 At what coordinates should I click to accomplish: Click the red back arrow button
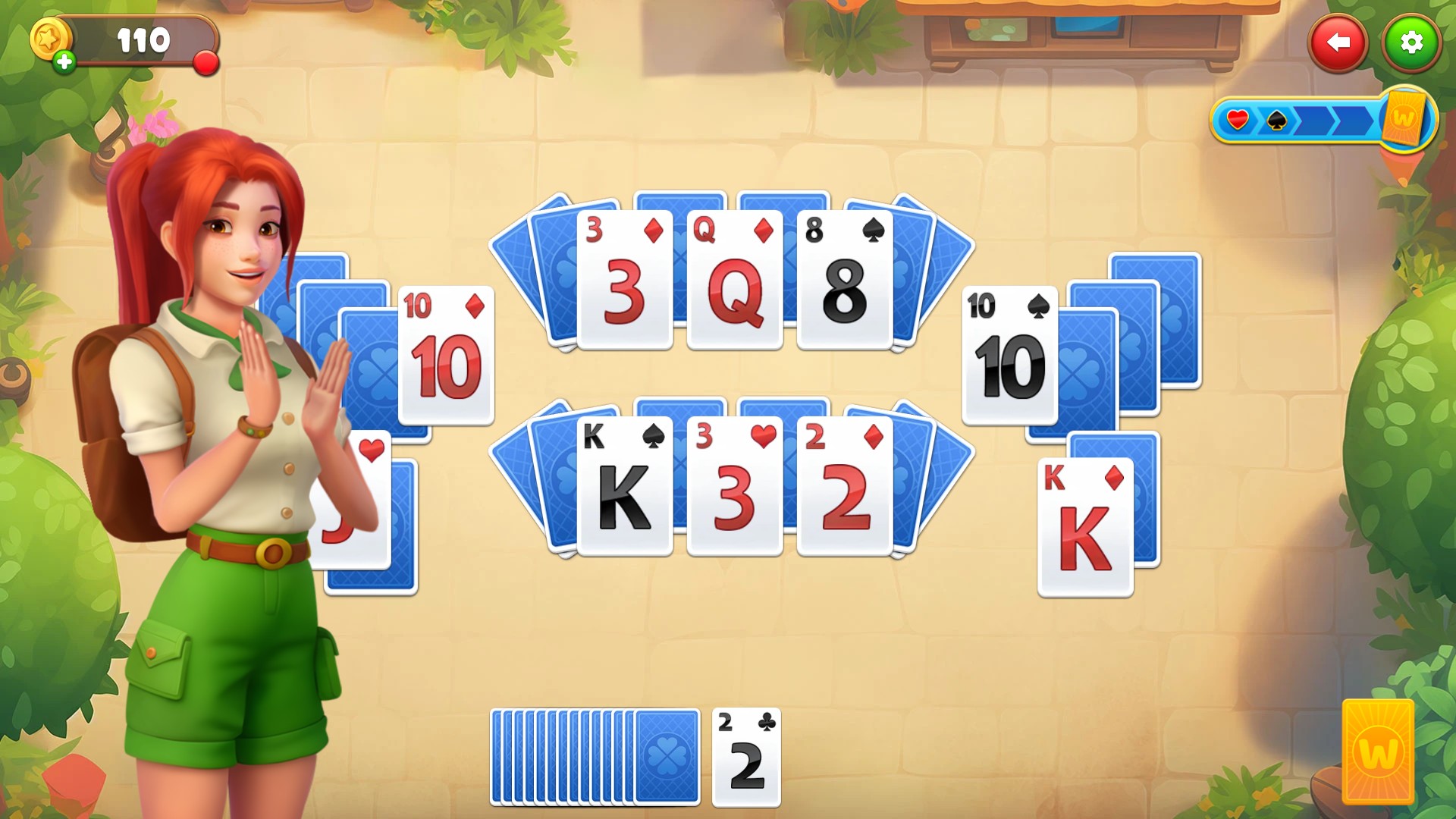1338,43
